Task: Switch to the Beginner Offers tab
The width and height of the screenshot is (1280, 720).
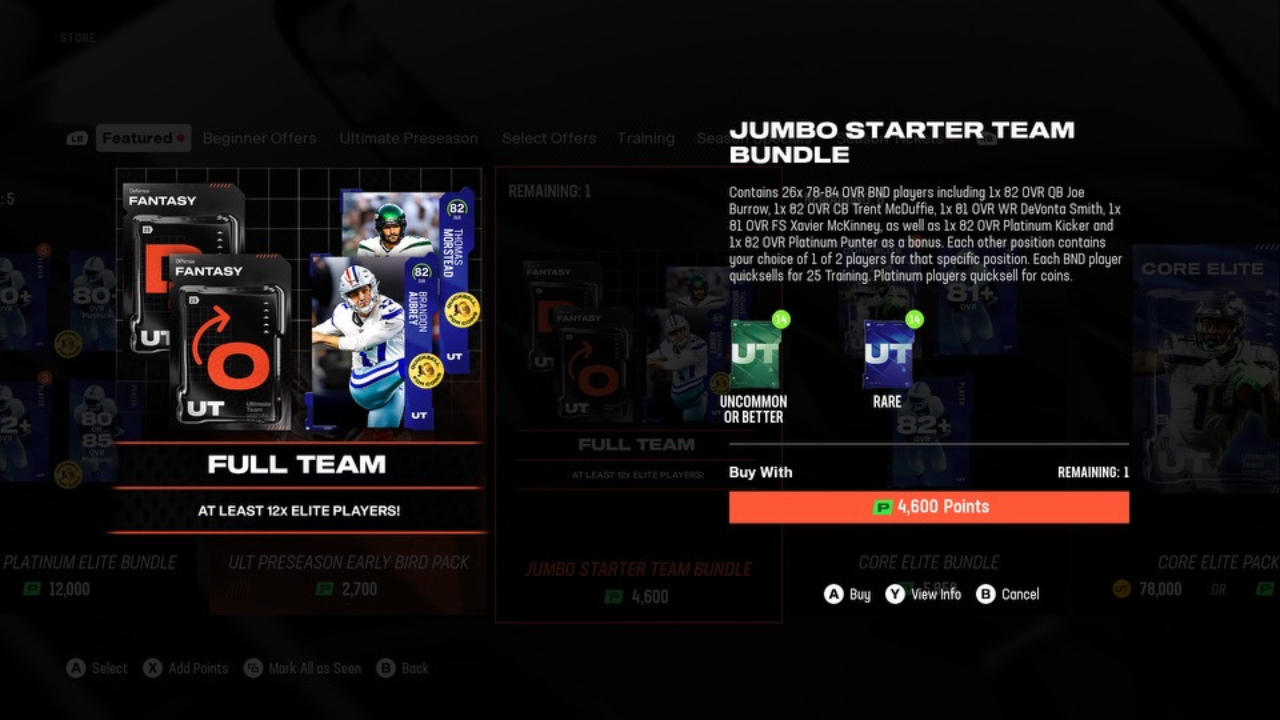Action: (259, 138)
